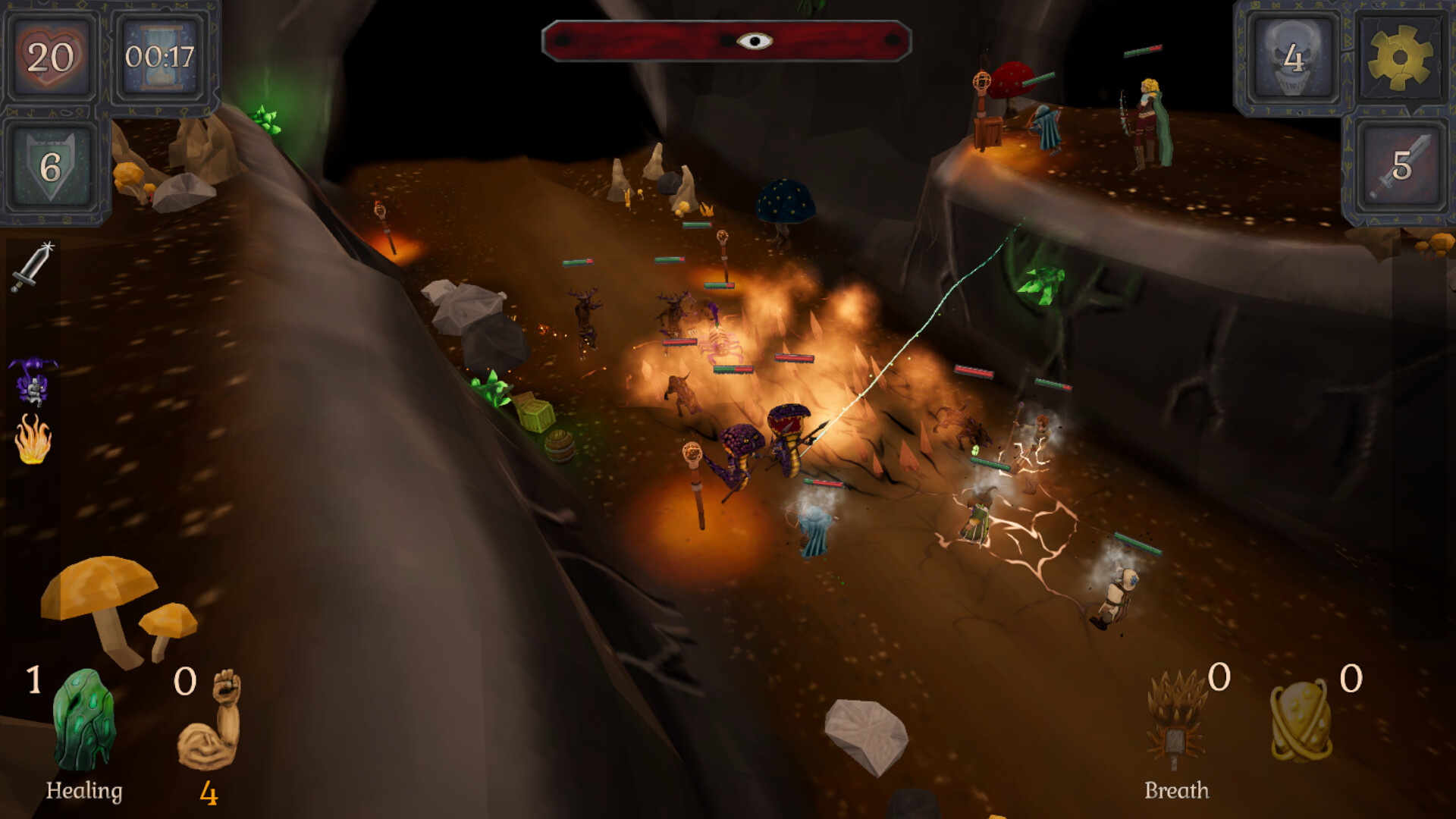
Task: Select the sparkling sword icon
Action: click(x=33, y=266)
